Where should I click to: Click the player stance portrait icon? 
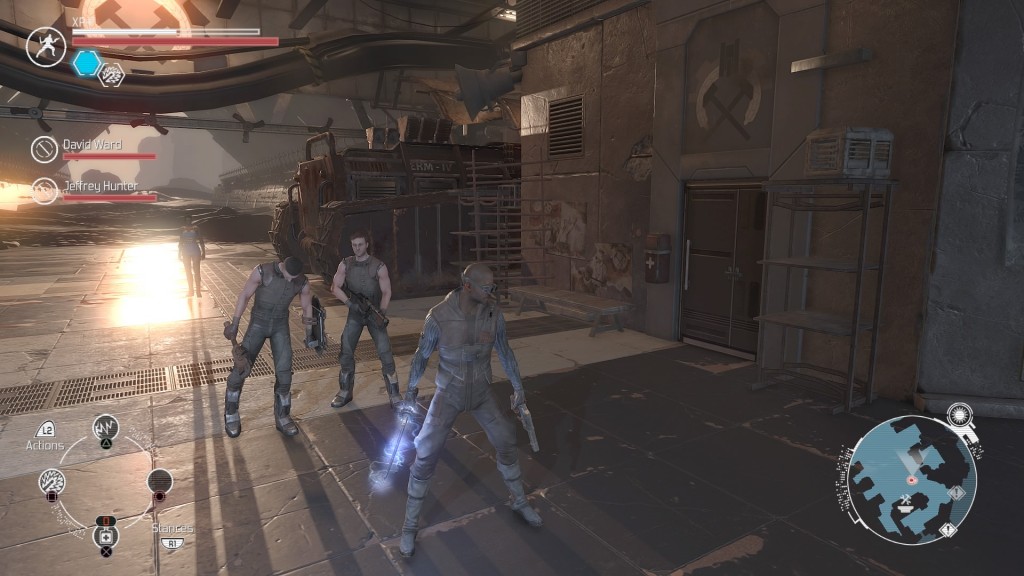pyautogui.click(x=45, y=46)
